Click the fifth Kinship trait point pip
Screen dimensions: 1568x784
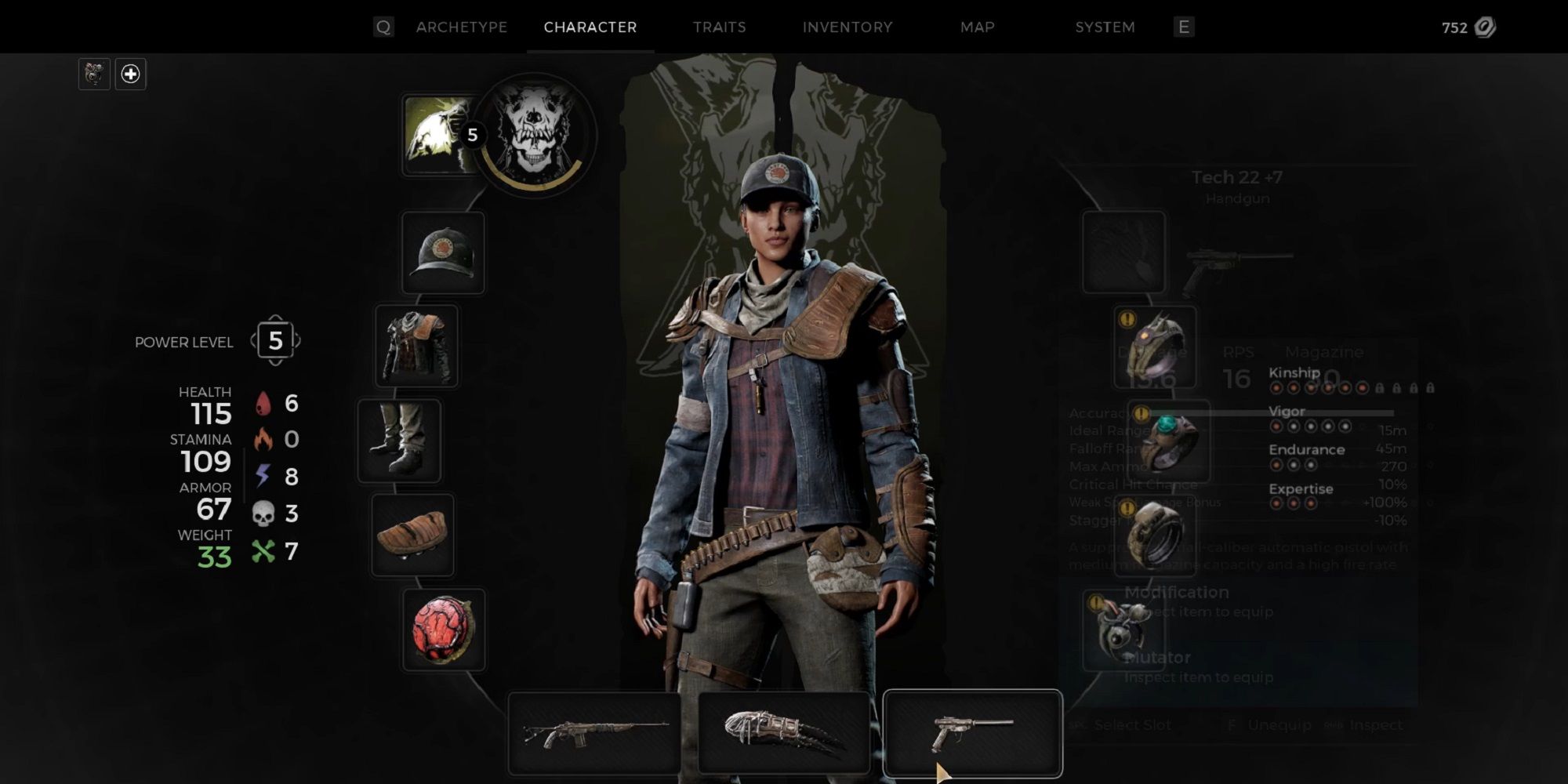click(1344, 387)
